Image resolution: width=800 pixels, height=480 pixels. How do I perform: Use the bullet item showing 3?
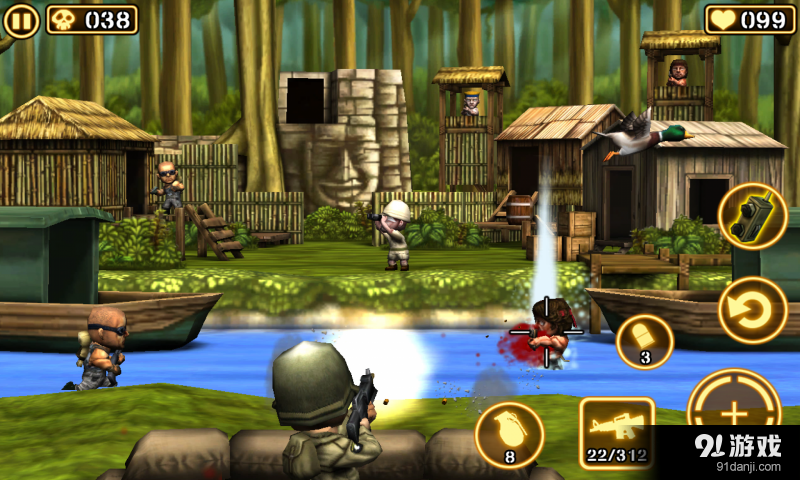(644, 341)
